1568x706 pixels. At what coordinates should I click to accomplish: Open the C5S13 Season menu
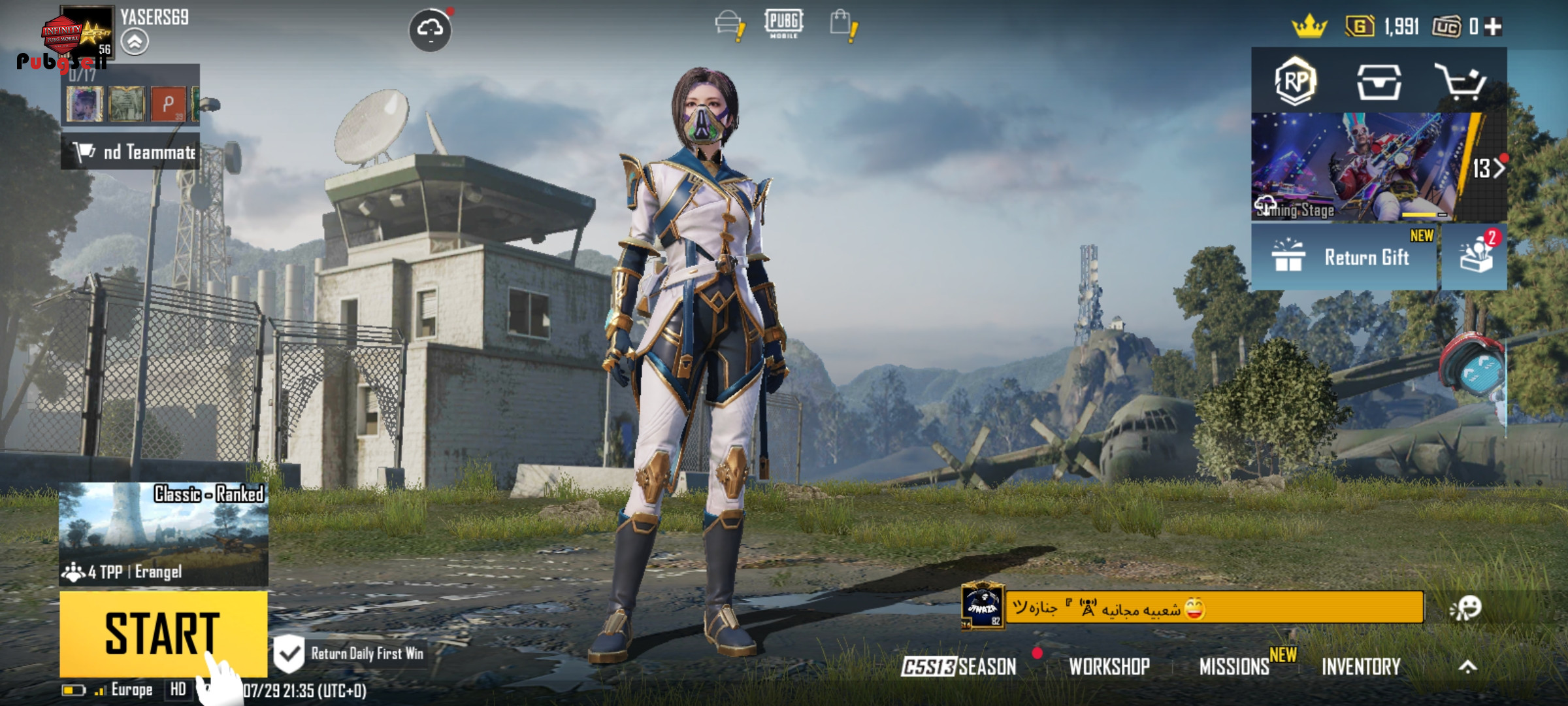click(959, 667)
